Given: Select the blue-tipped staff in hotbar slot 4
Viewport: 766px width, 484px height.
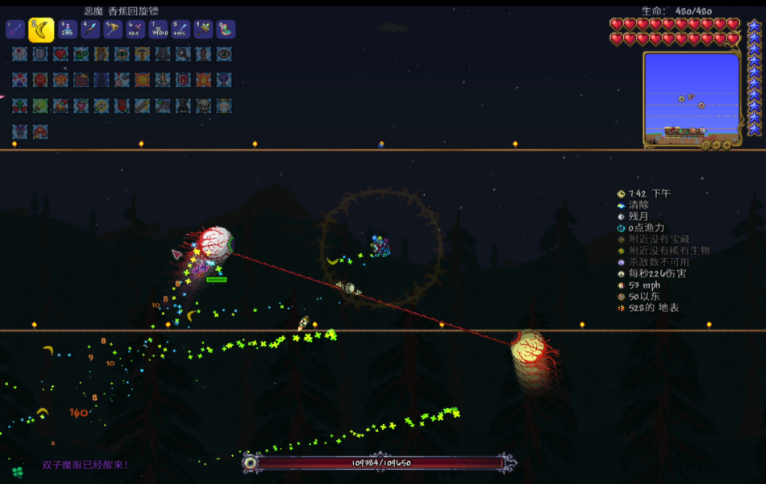Looking at the screenshot, I should coord(90,29).
